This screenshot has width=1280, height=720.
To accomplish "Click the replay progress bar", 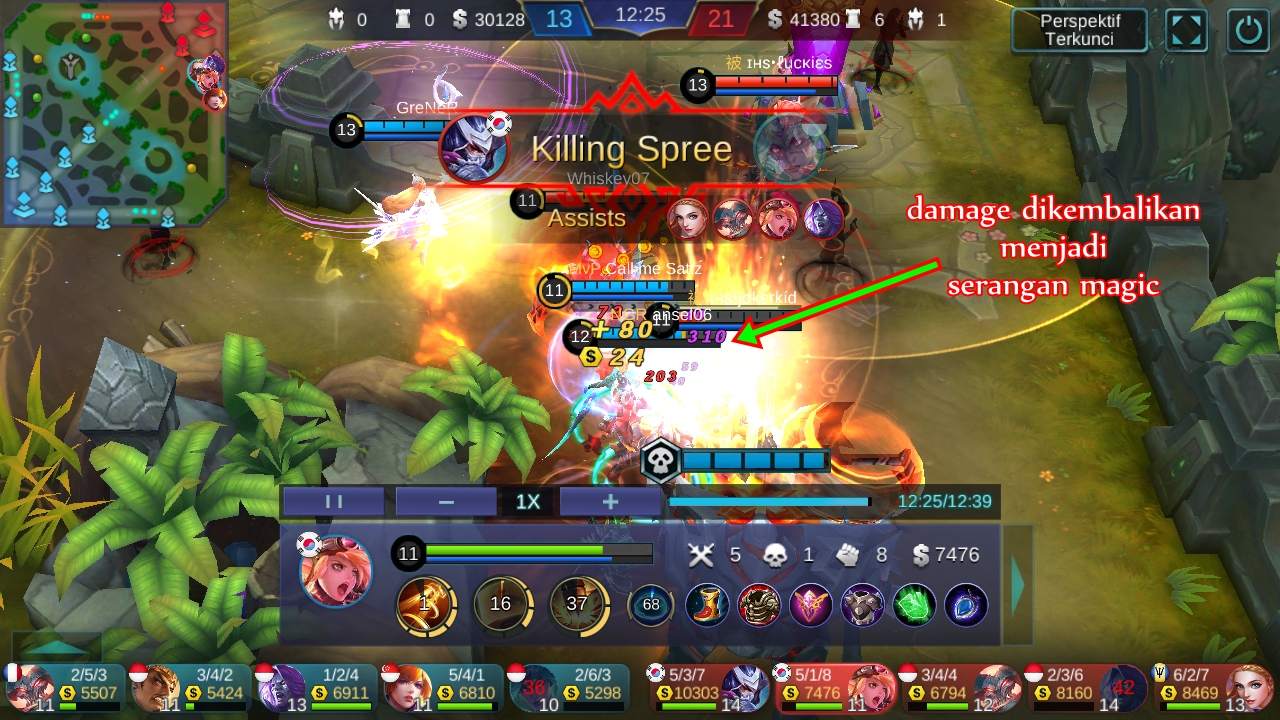I will click(x=770, y=502).
